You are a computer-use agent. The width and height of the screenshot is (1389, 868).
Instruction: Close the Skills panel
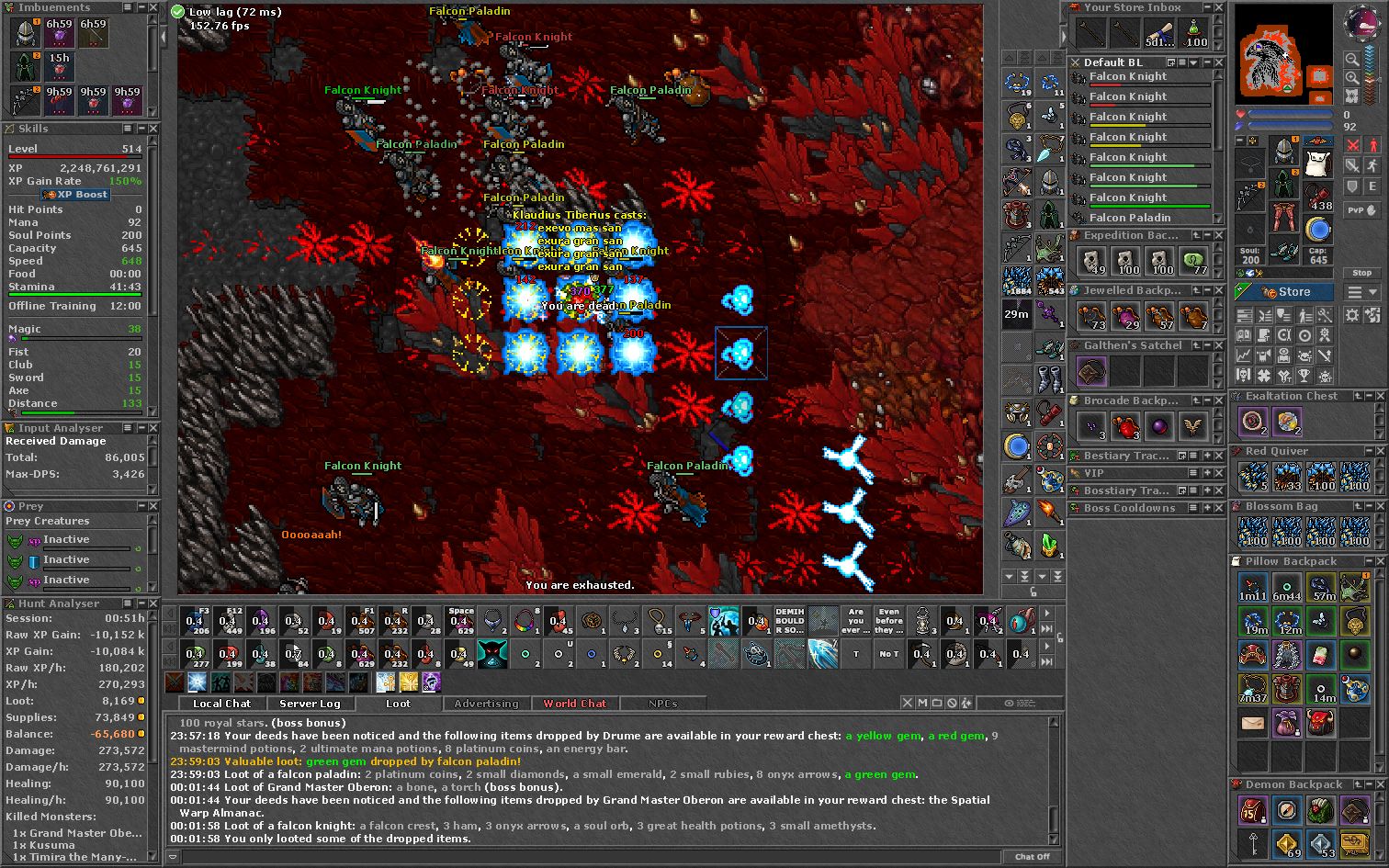pos(153,129)
